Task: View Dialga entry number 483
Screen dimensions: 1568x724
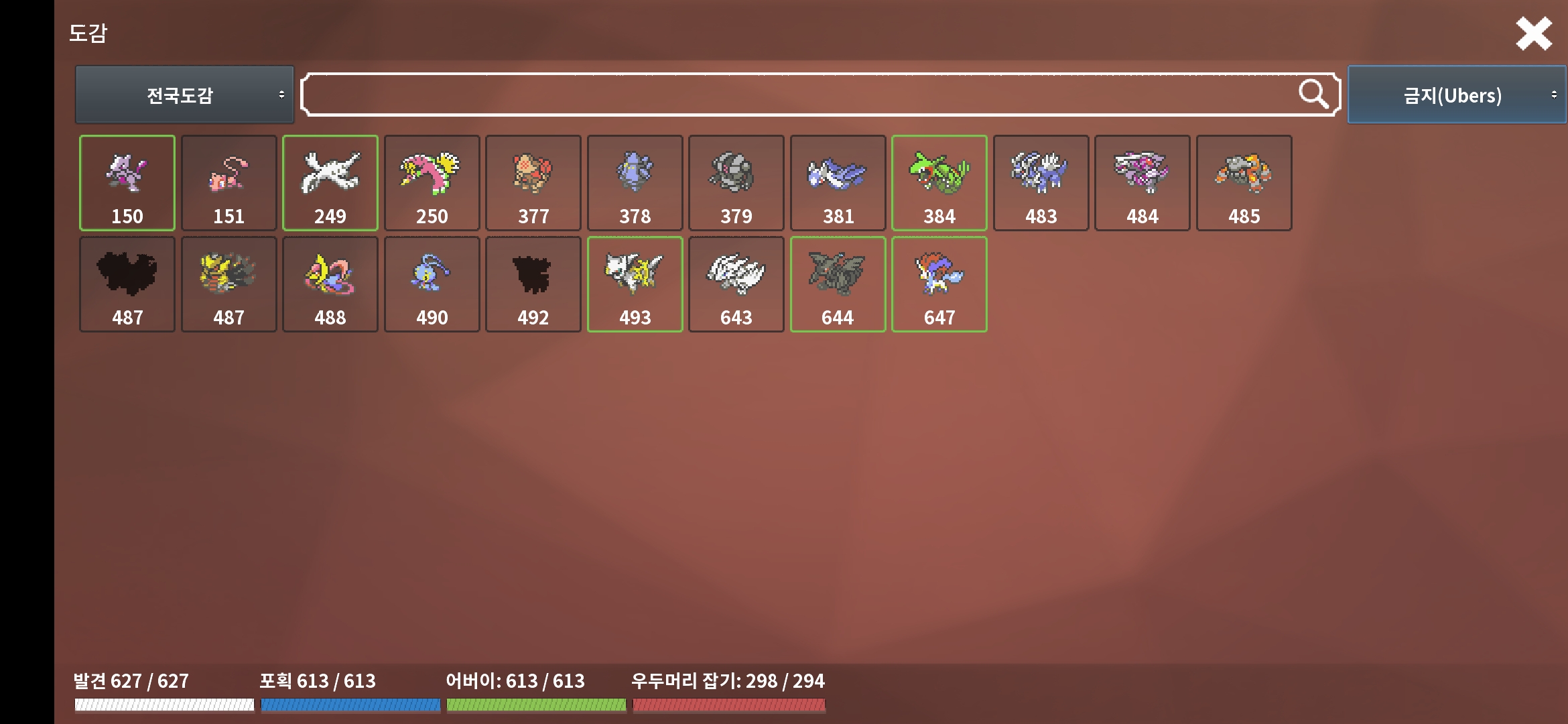Action: pyautogui.click(x=1041, y=183)
